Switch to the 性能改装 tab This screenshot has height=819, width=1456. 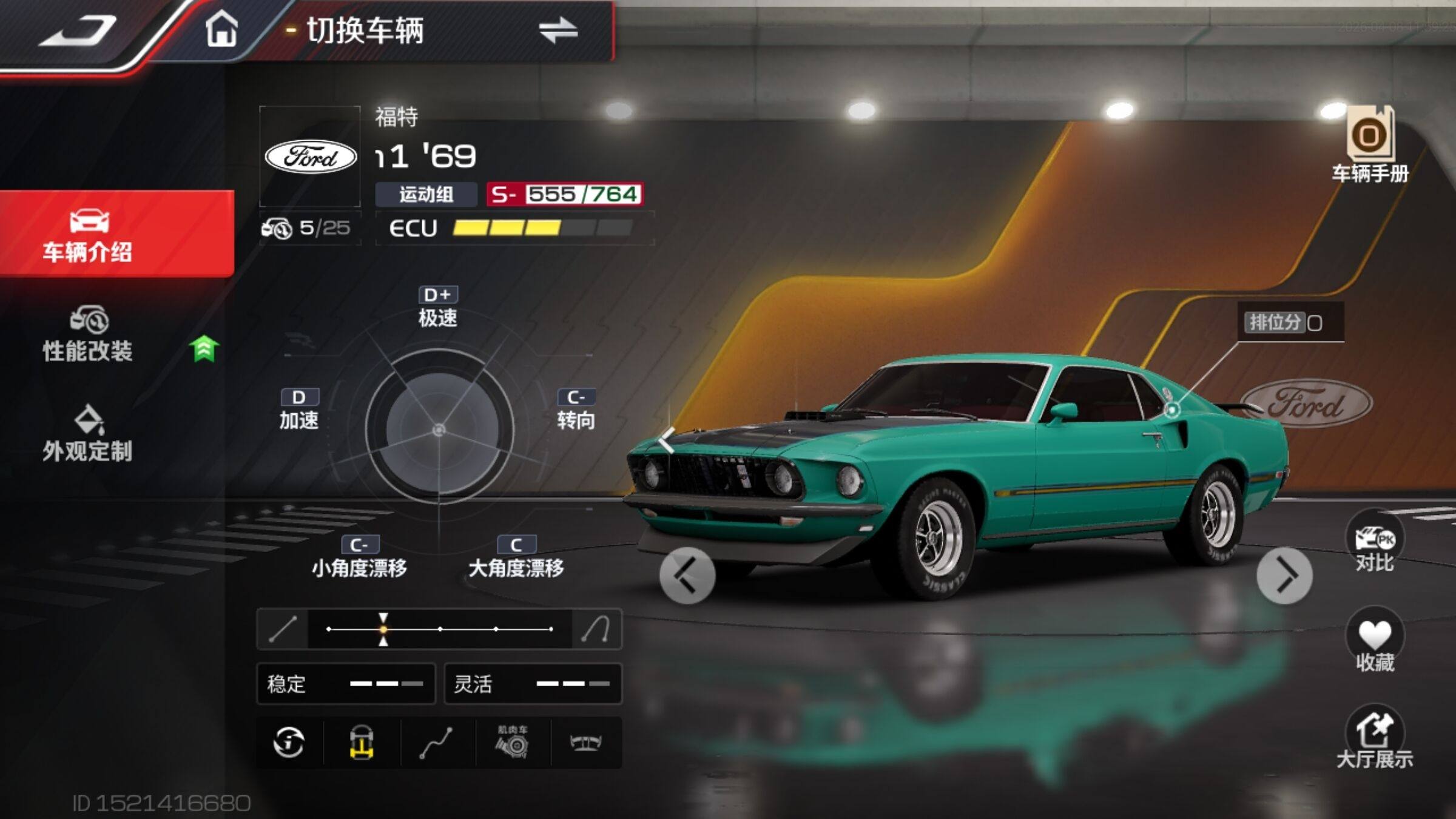[88, 335]
